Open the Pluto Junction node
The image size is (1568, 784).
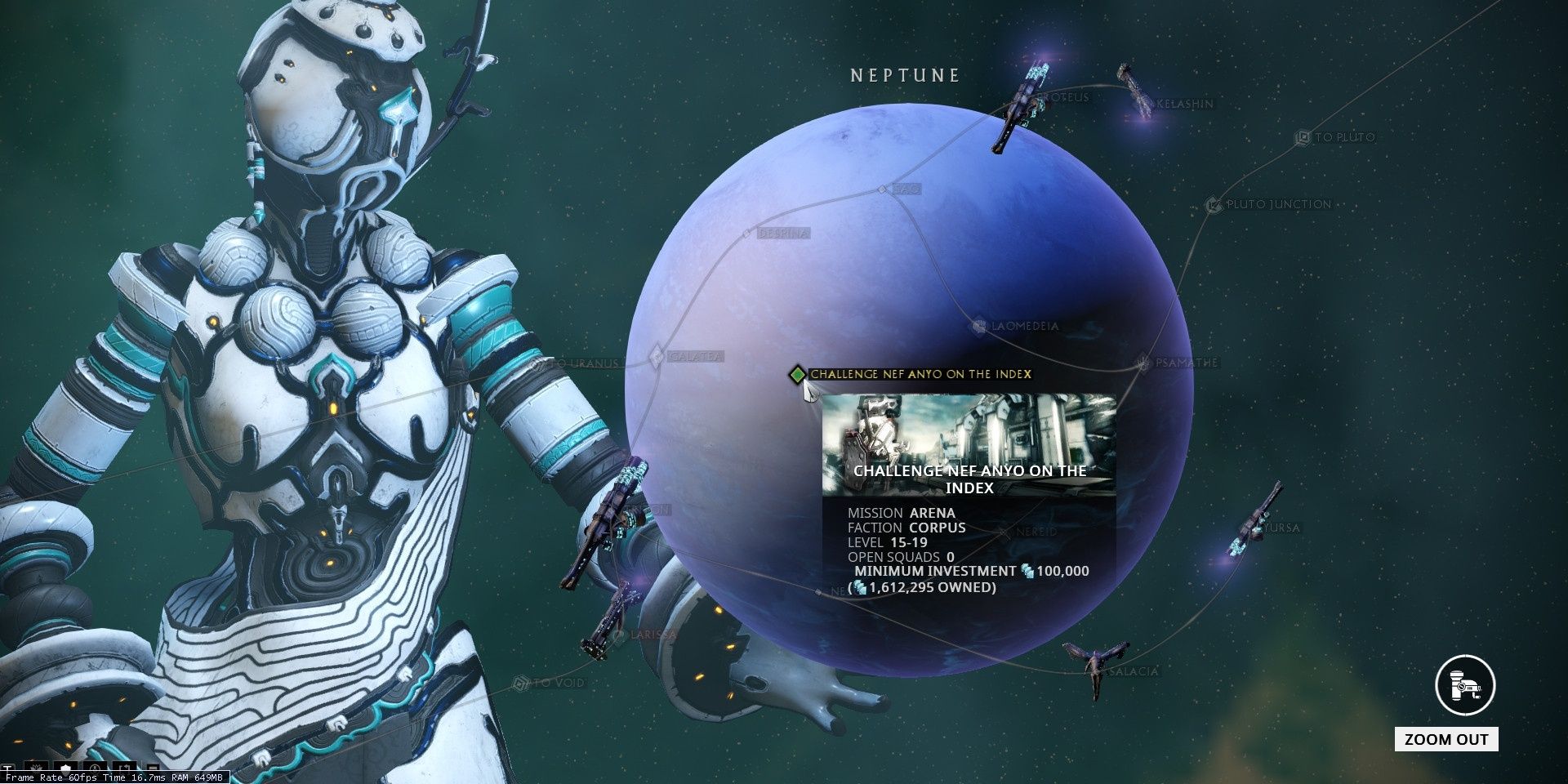point(1214,205)
